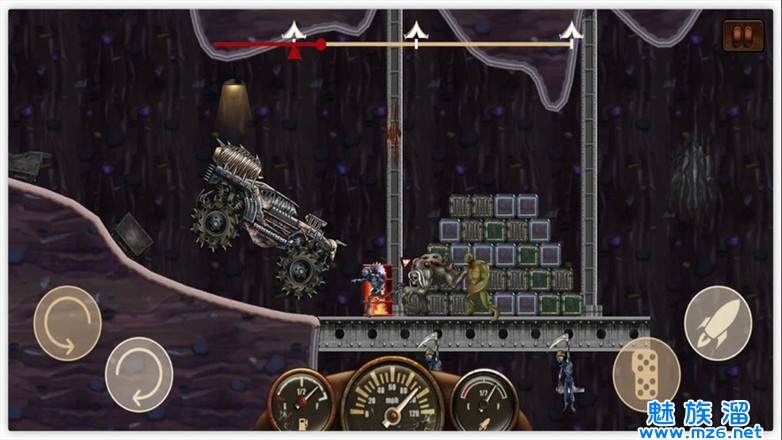Tap the gas pedal button
This screenshot has height=440, width=782.
pos(646,373)
